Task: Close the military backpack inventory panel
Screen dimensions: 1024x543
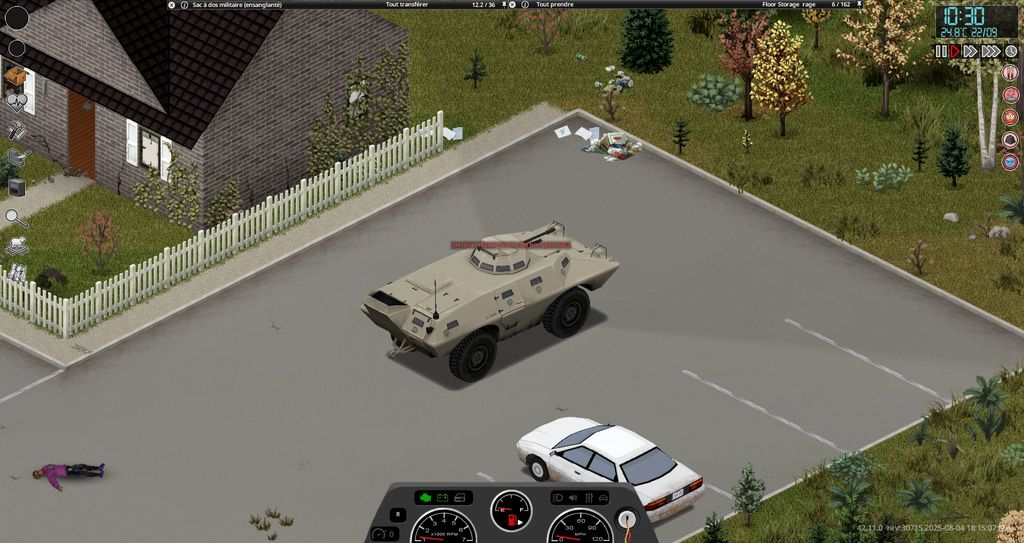Action: pos(171,5)
